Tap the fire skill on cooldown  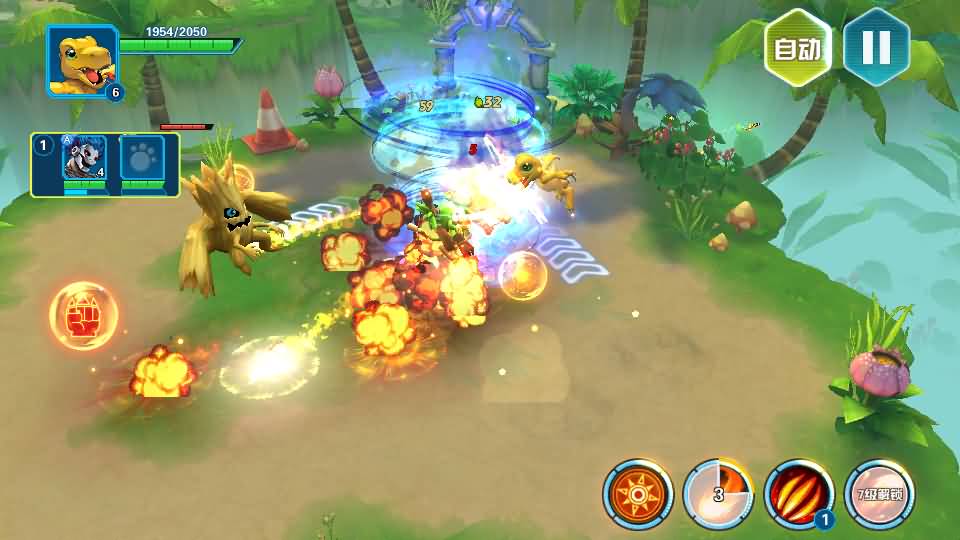click(718, 494)
